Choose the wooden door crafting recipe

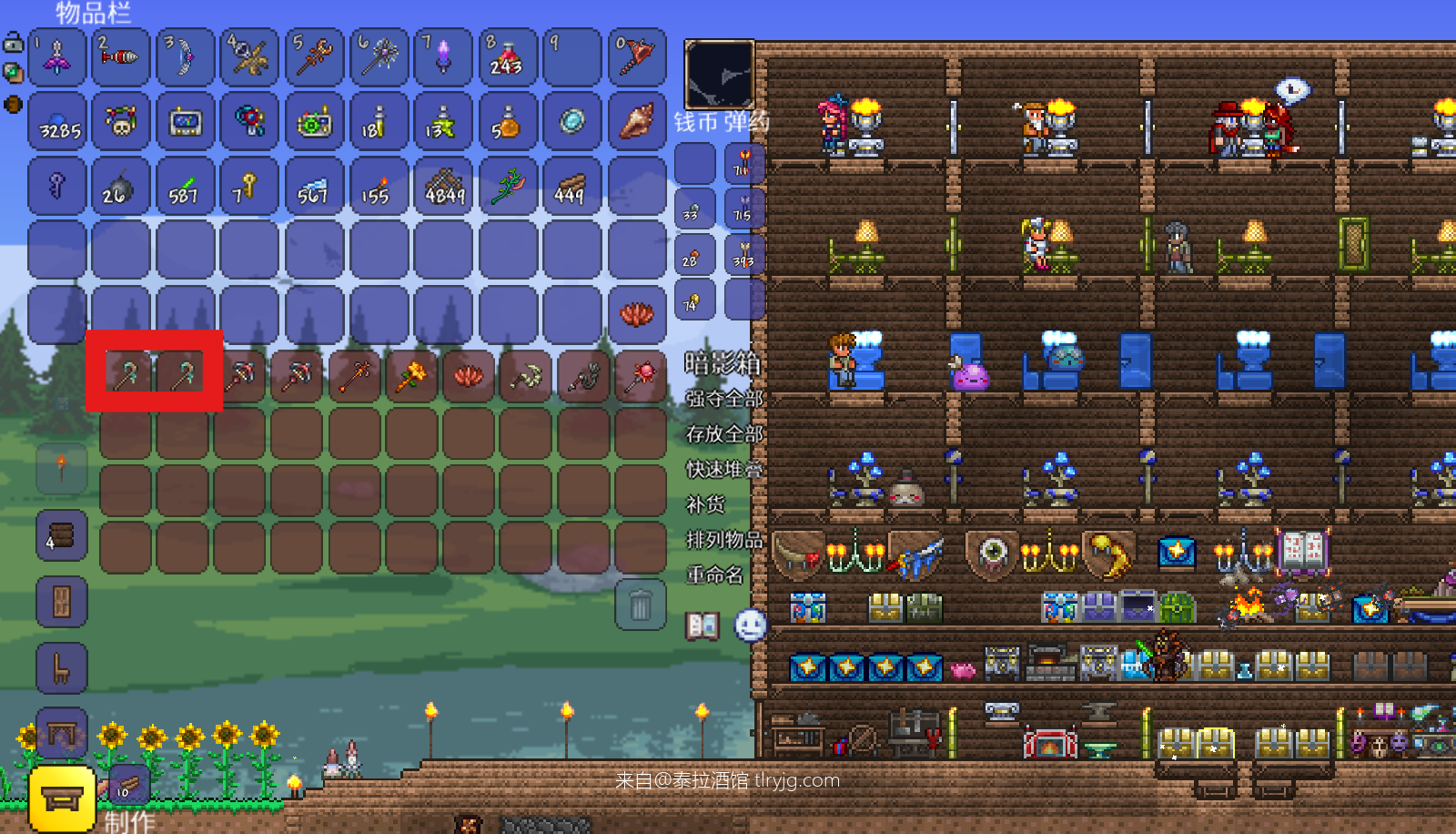click(x=62, y=602)
